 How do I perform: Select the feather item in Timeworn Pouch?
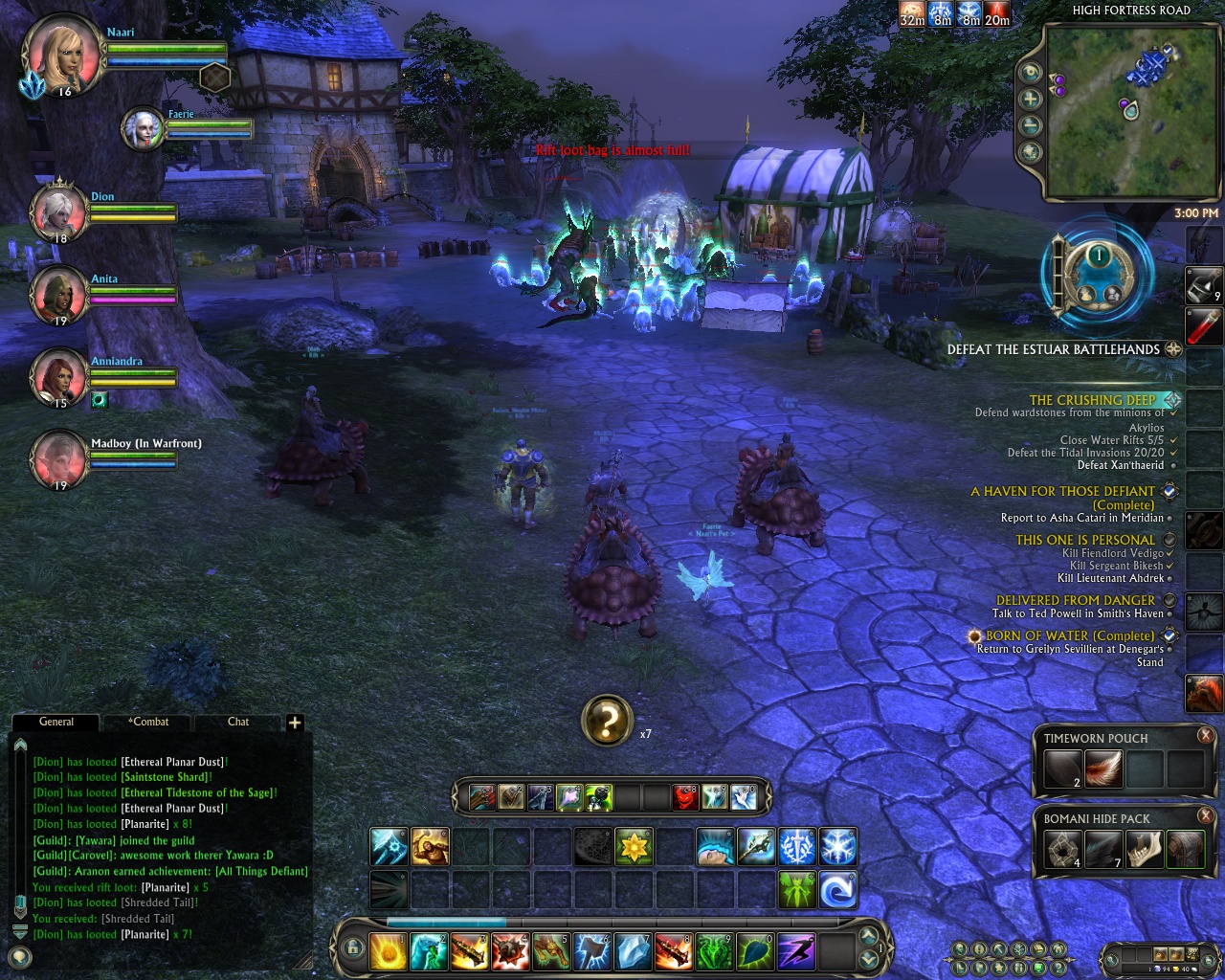point(1103,768)
